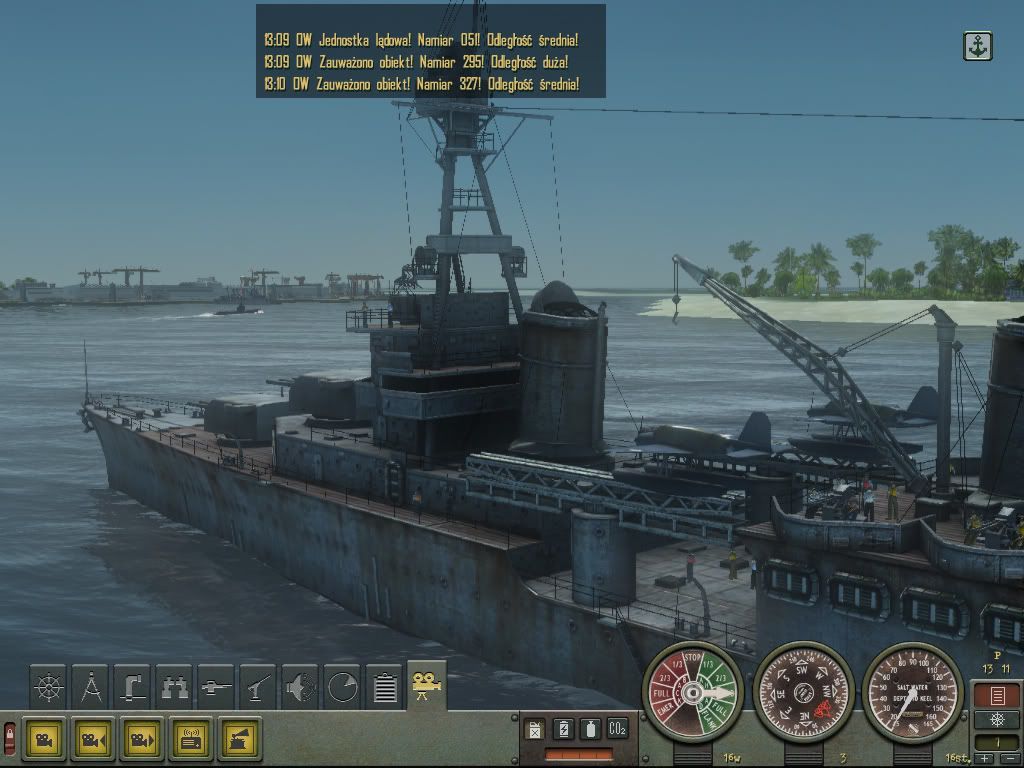Open the radar station tab

coord(342,688)
